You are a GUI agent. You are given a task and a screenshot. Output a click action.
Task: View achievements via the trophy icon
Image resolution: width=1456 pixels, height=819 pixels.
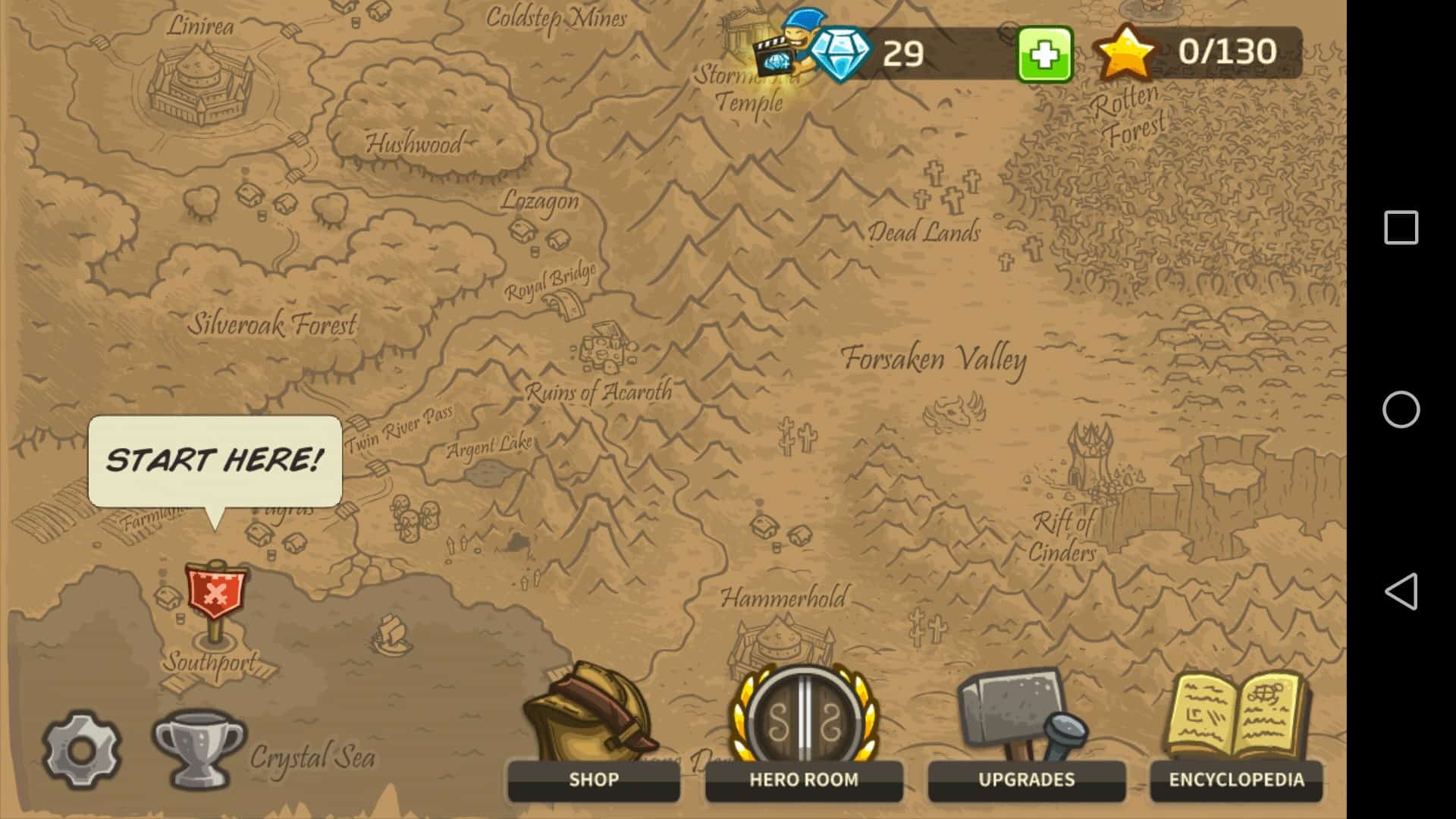coord(199,748)
